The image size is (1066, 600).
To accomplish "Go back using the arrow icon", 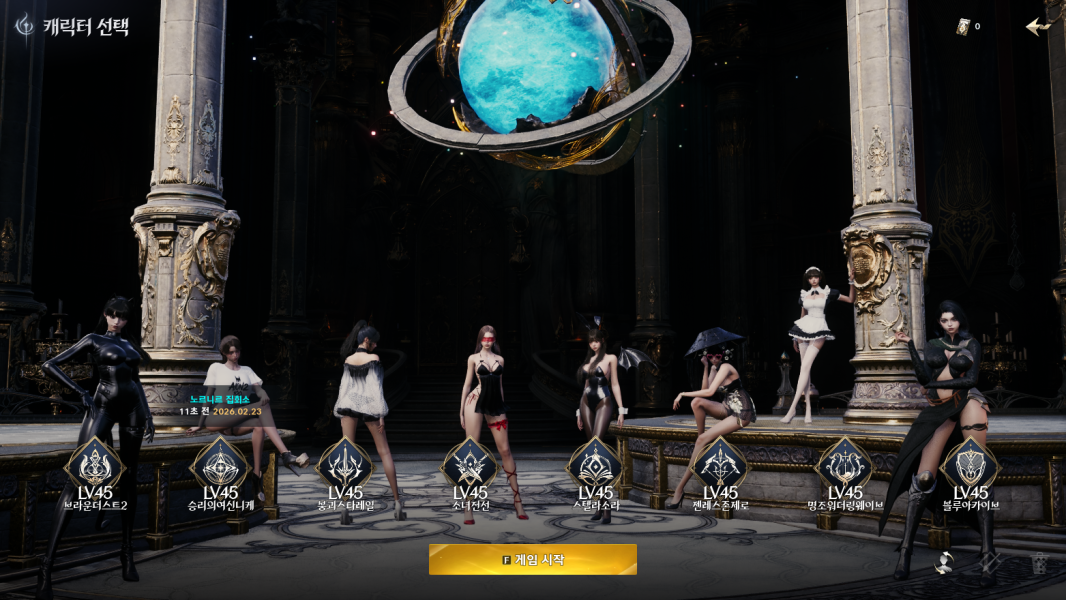I will click(x=1039, y=26).
